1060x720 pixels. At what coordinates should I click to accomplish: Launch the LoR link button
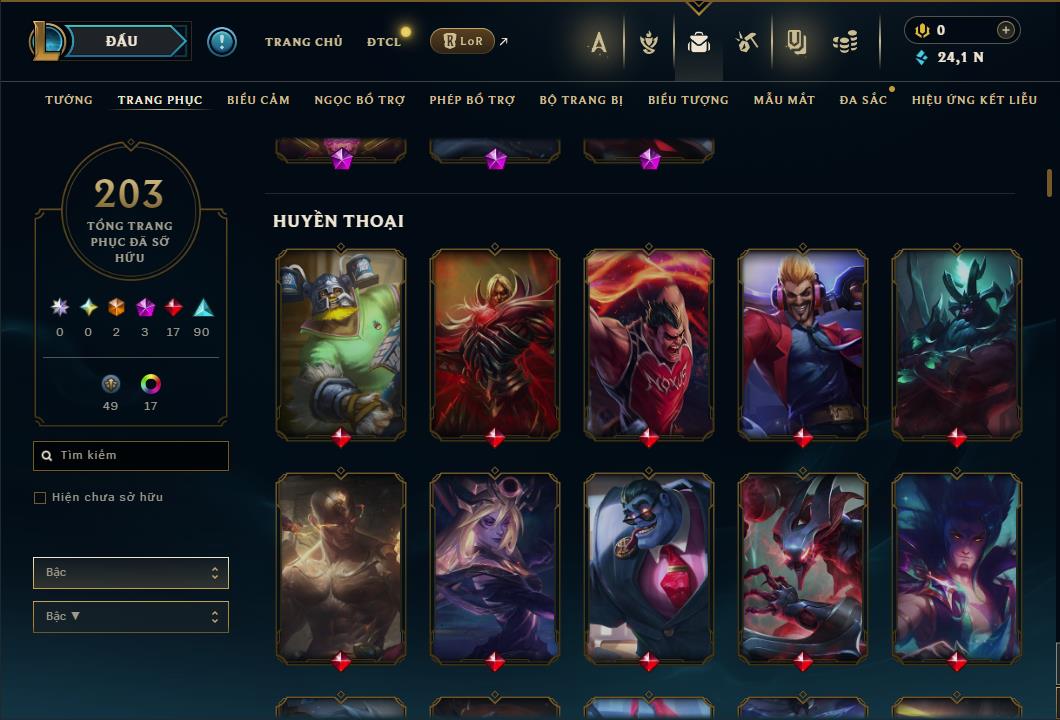click(x=462, y=41)
